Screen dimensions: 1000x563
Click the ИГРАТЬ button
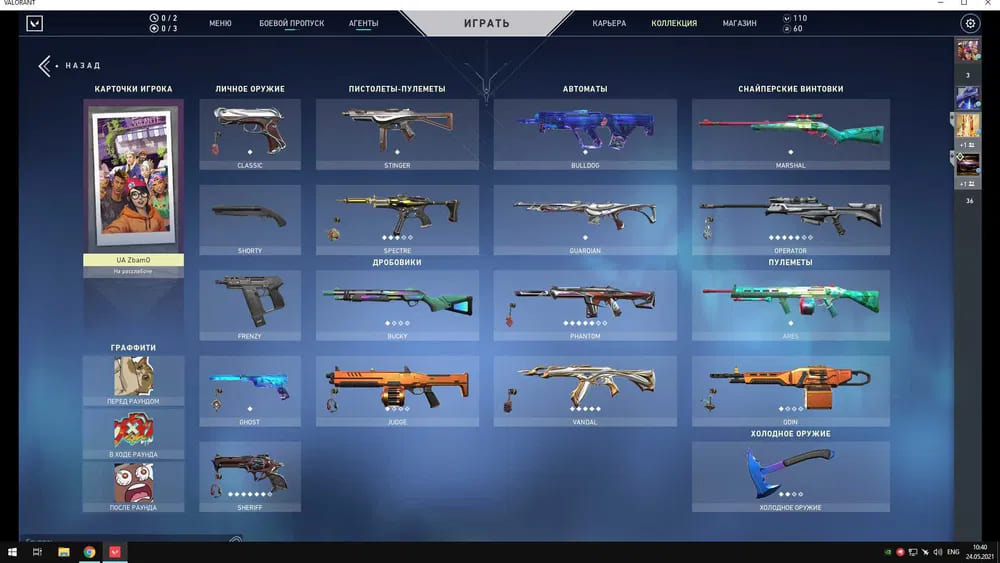(x=487, y=23)
